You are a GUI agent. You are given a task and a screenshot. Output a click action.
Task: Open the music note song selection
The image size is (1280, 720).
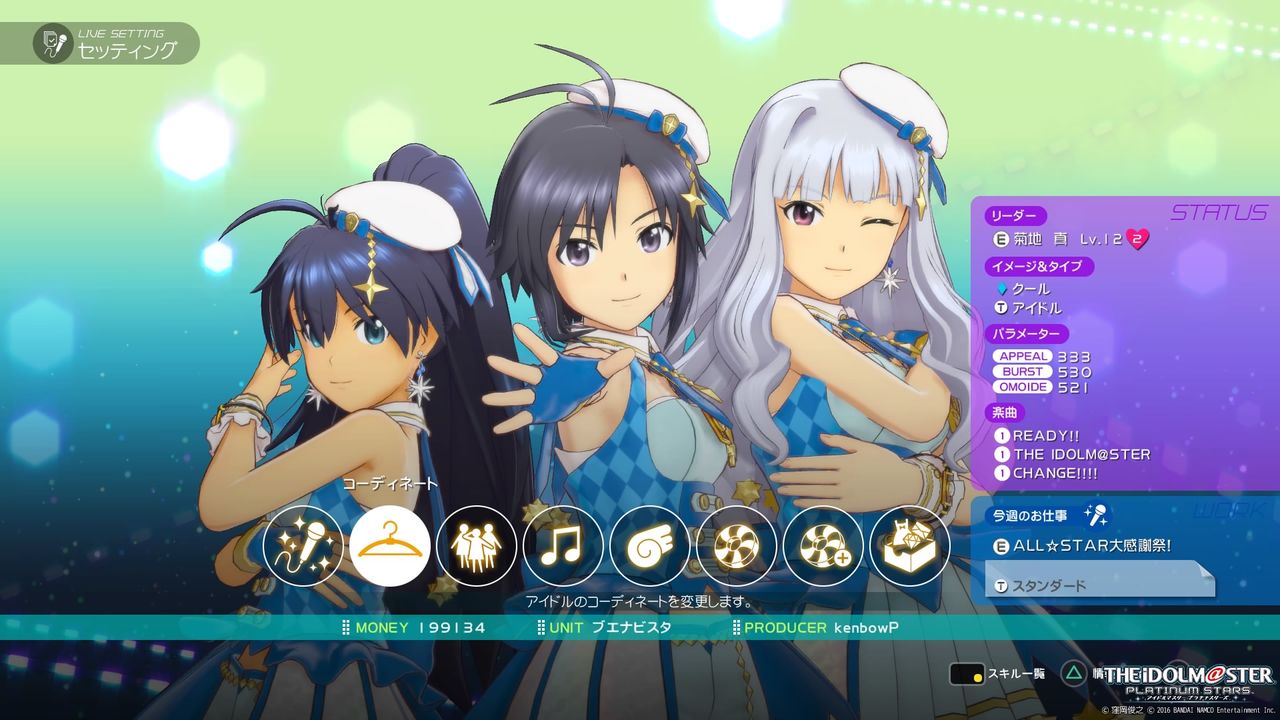563,546
